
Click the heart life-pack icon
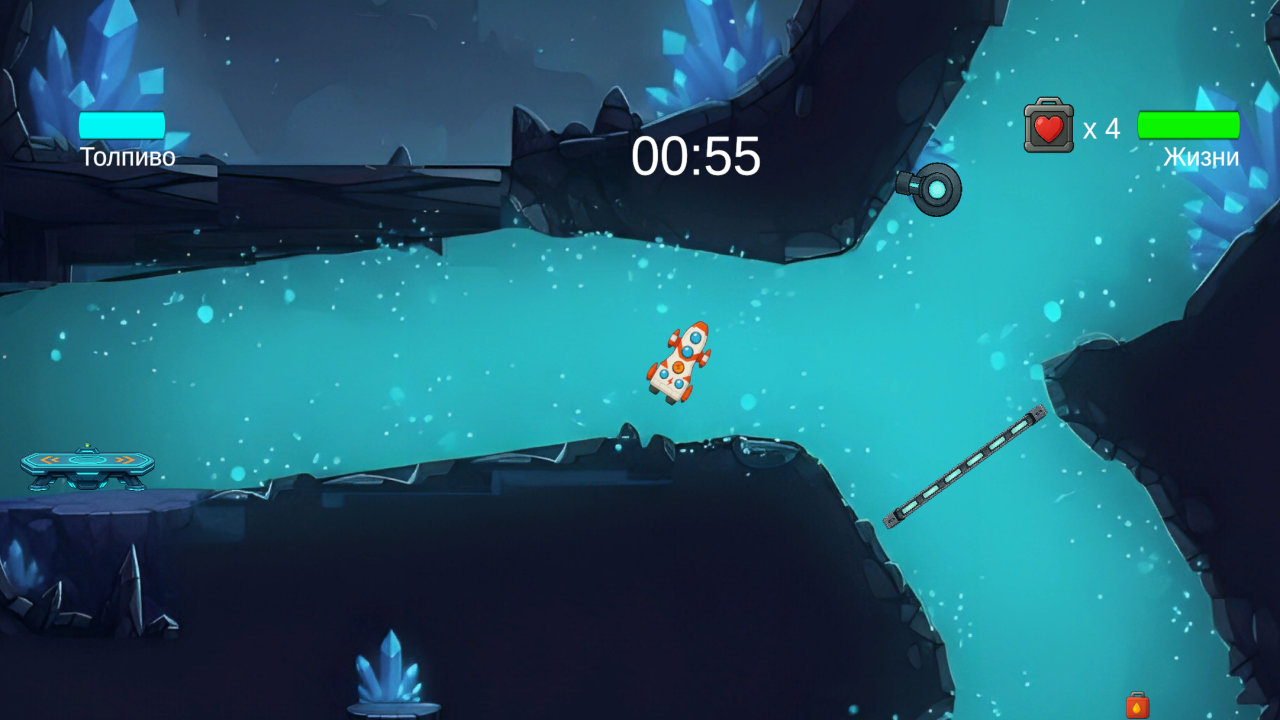pyautogui.click(x=1047, y=127)
